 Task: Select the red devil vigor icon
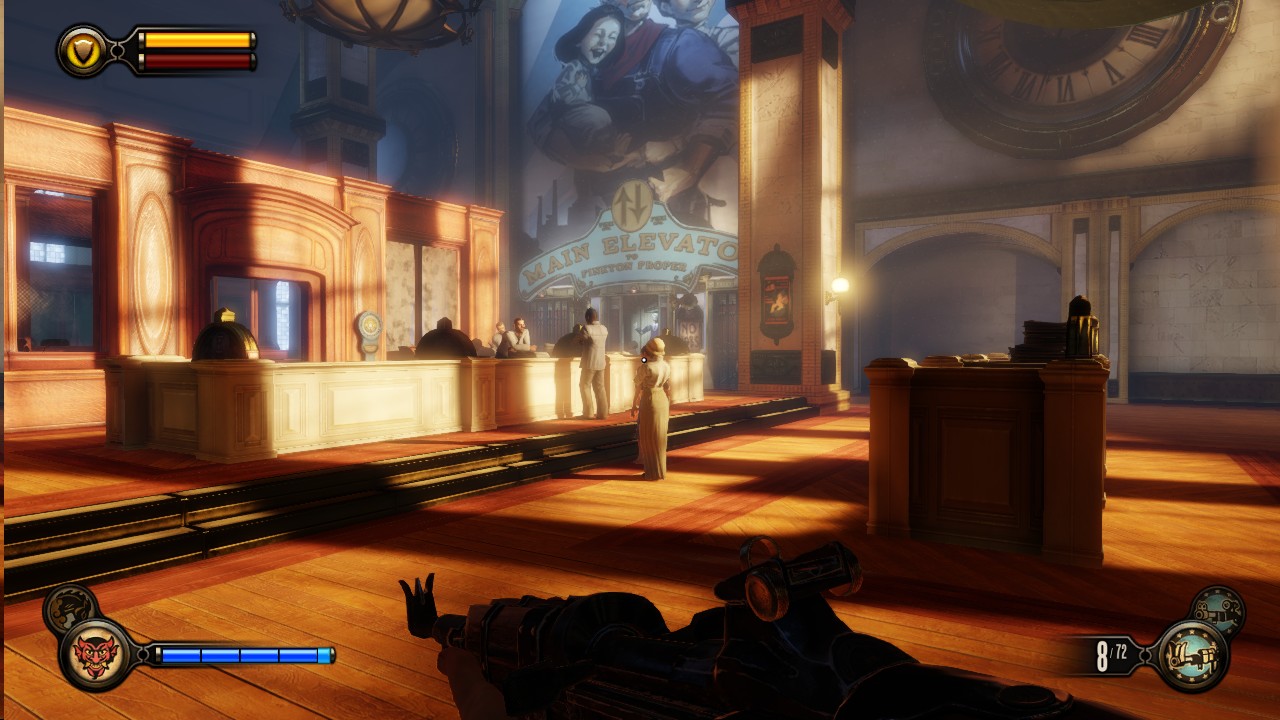(x=97, y=655)
